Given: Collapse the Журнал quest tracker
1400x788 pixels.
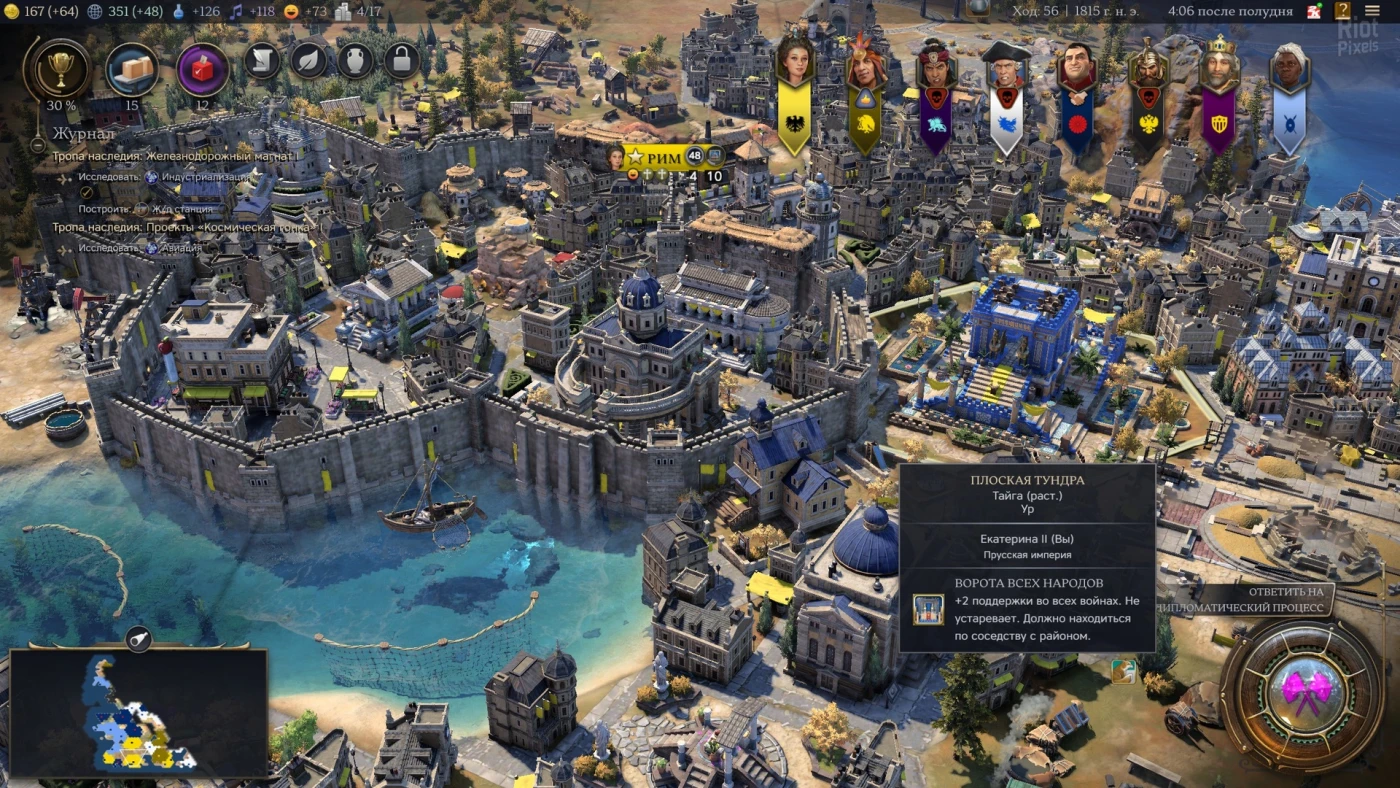Looking at the screenshot, I should click(39, 142).
